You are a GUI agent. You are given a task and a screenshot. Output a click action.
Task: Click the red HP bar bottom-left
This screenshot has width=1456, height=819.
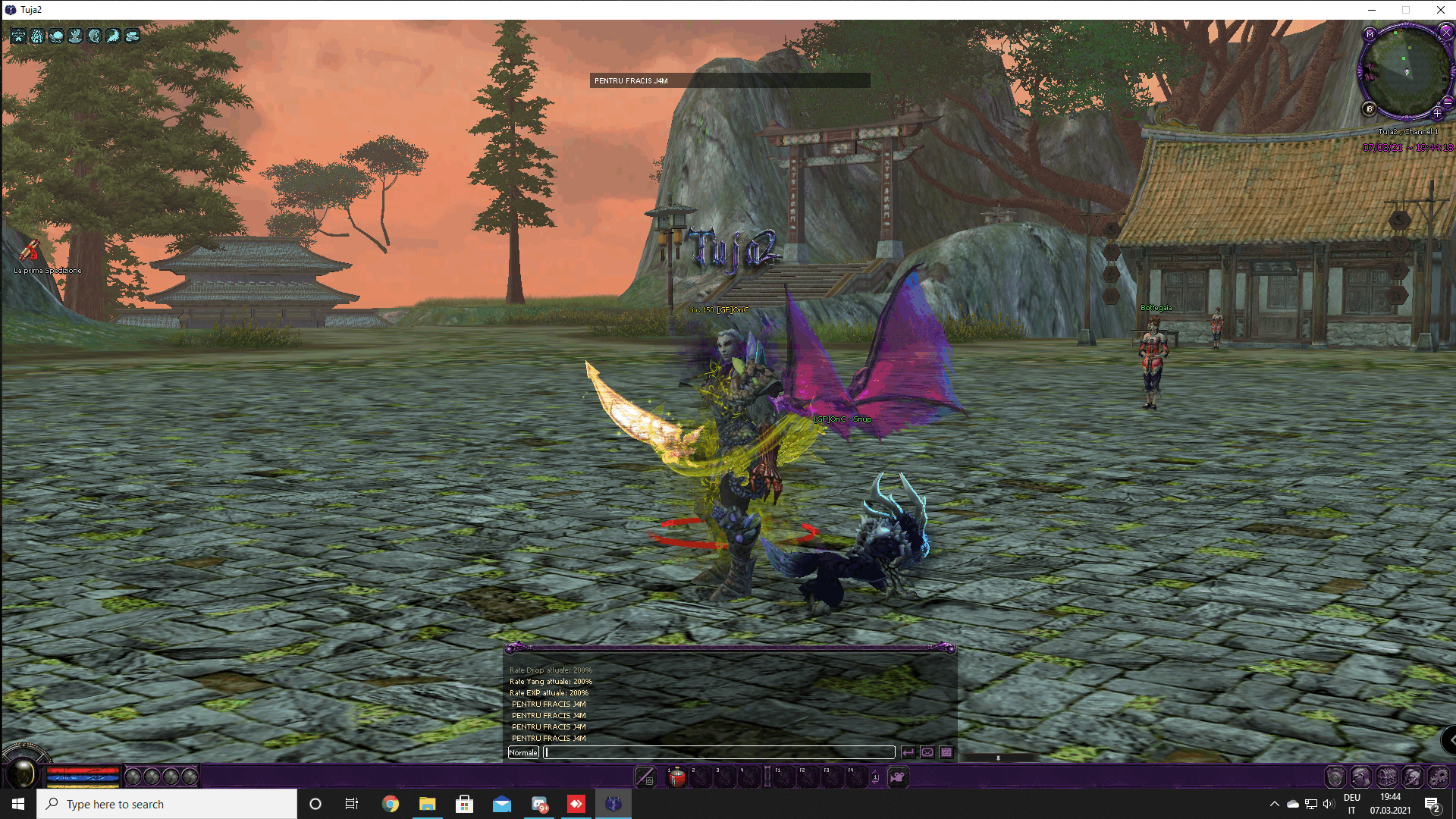click(x=82, y=769)
